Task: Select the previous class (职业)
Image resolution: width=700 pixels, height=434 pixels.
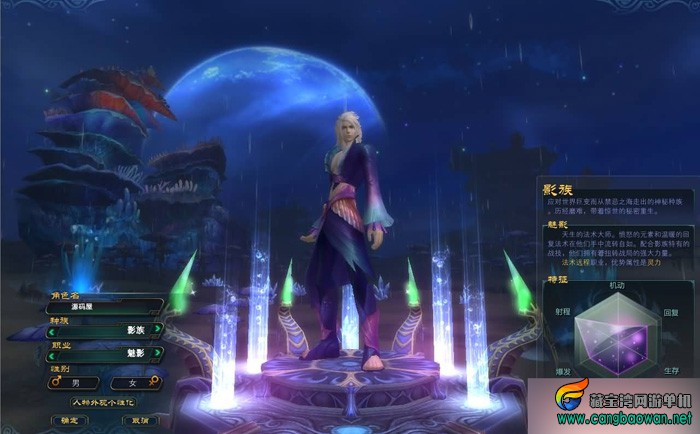Action: (53, 356)
